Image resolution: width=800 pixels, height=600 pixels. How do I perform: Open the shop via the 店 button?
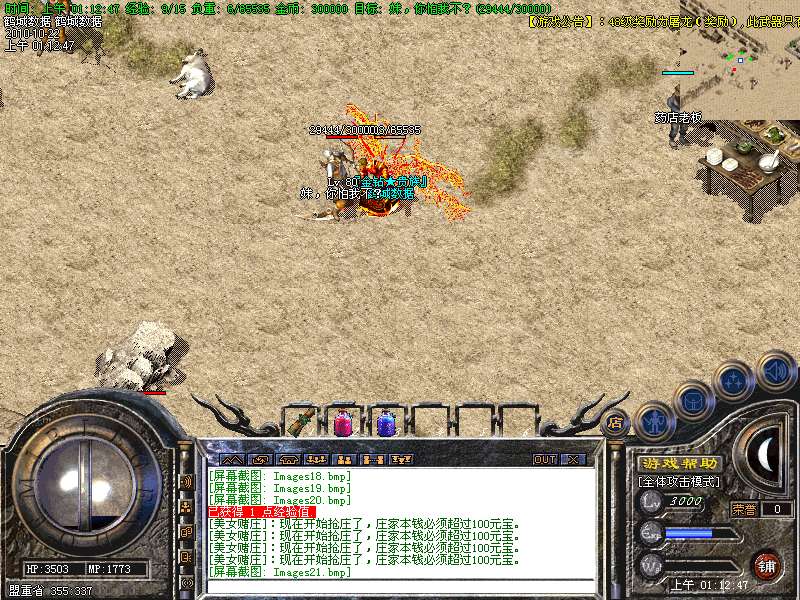pos(616,423)
